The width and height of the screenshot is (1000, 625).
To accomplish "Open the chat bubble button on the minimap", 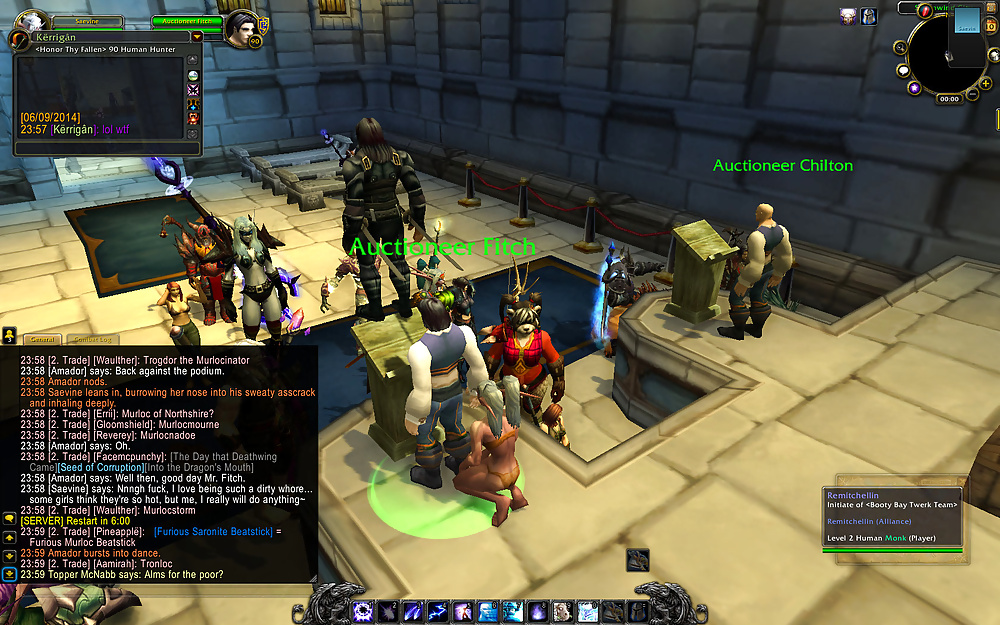I will (x=903, y=71).
